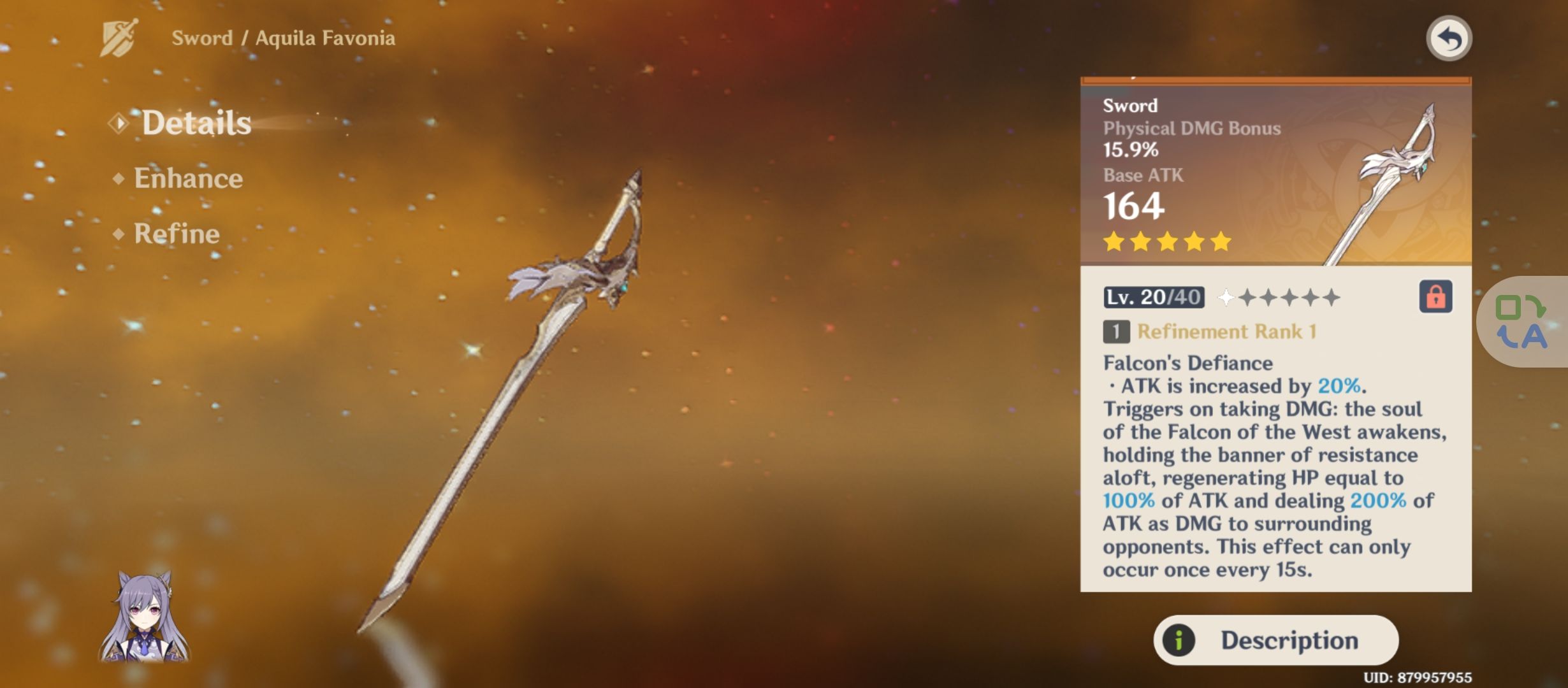The height and width of the screenshot is (688, 1568).
Task: Select the five-star rarity stars on the weapon card
Action: (1166, 241)
